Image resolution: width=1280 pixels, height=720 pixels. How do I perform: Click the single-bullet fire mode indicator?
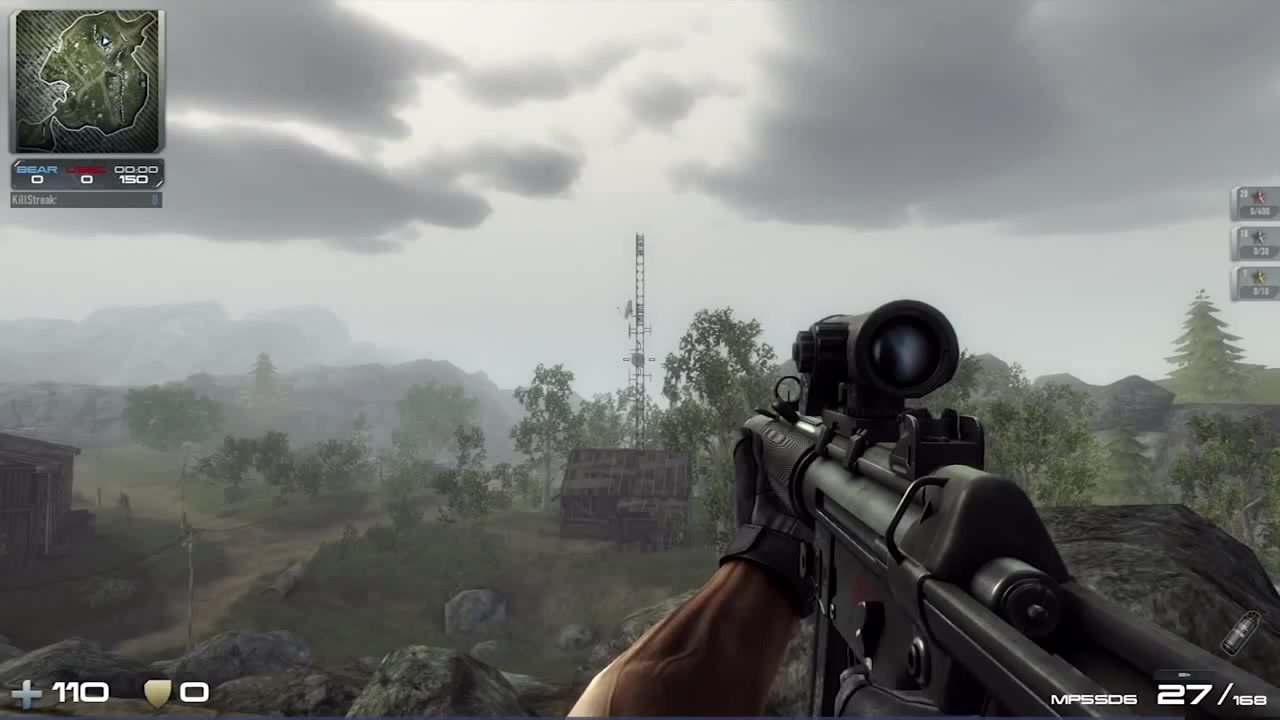1183,675
